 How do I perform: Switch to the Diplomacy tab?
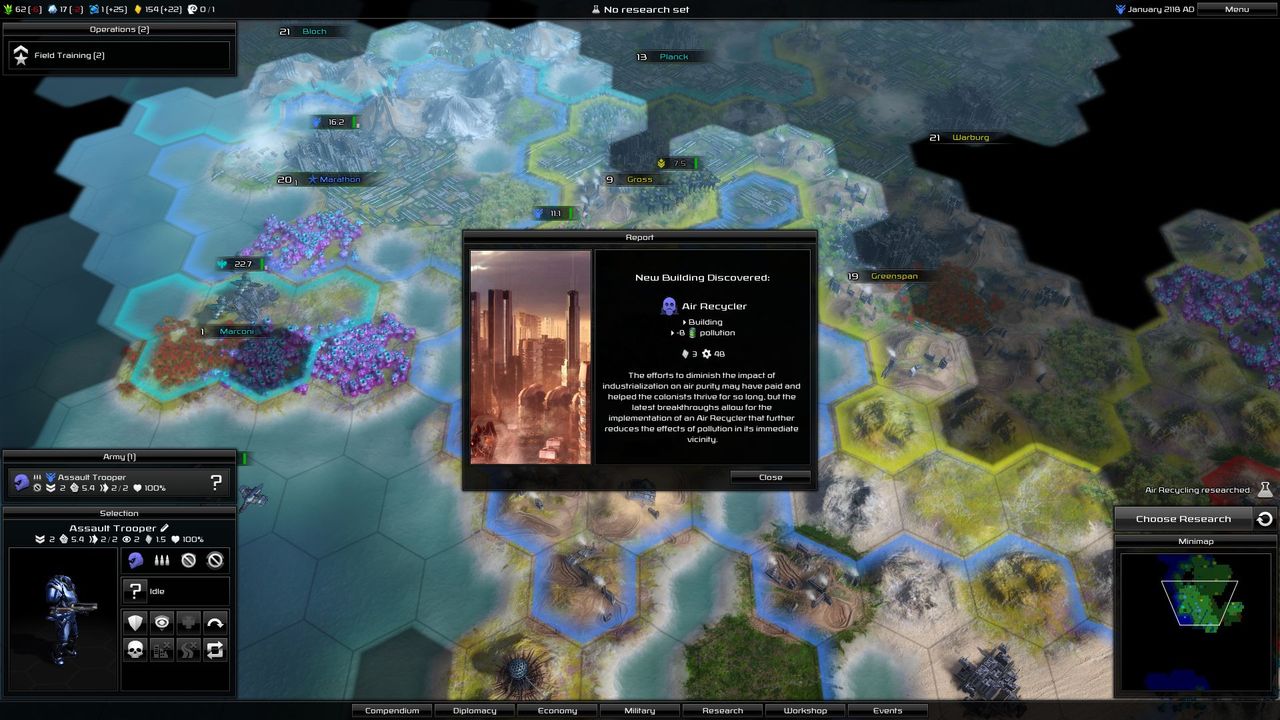474,710
